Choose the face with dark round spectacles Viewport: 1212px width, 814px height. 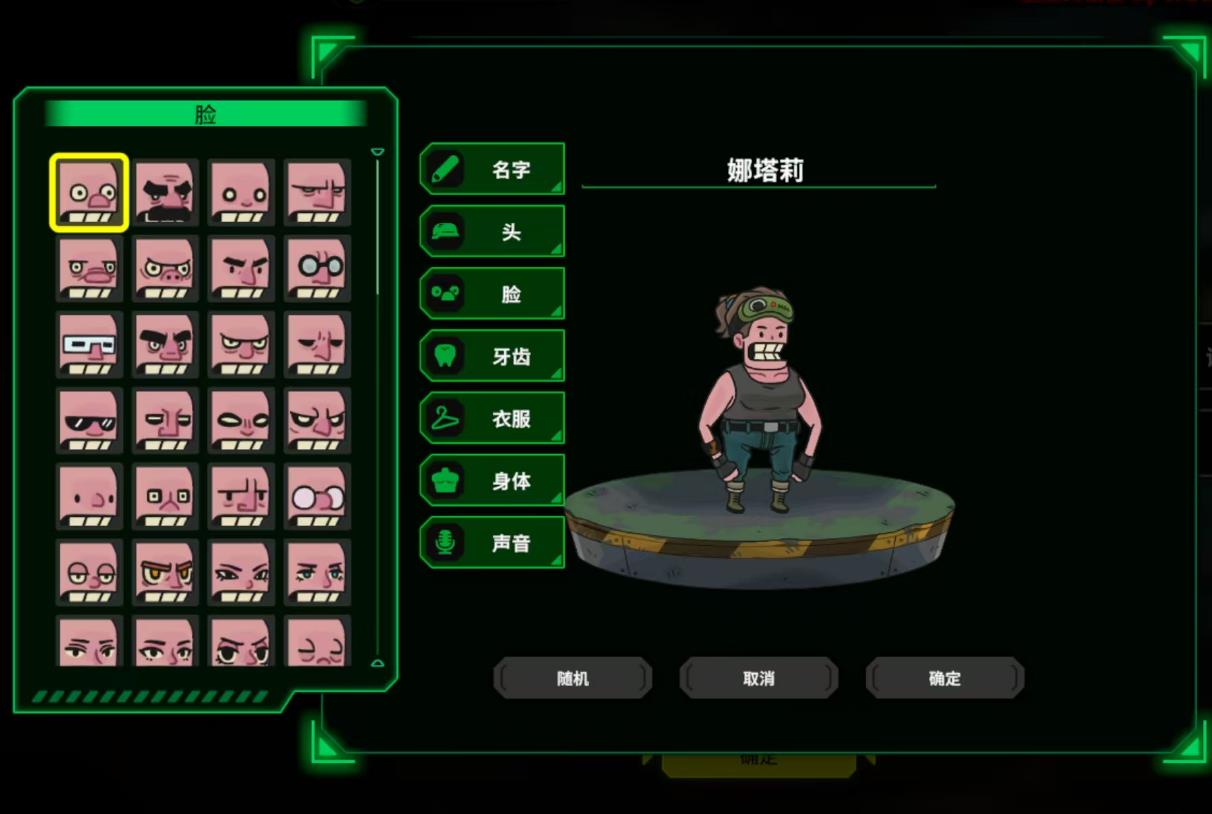(317, 268)
